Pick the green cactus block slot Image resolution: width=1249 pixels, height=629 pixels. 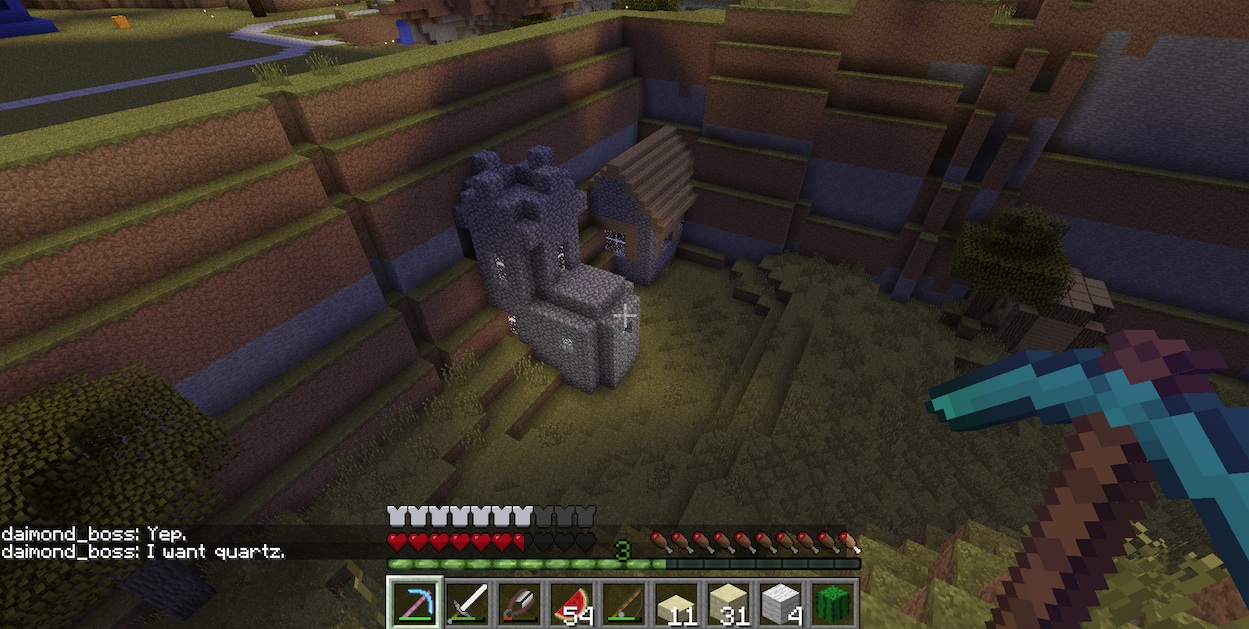click(832, 603)
